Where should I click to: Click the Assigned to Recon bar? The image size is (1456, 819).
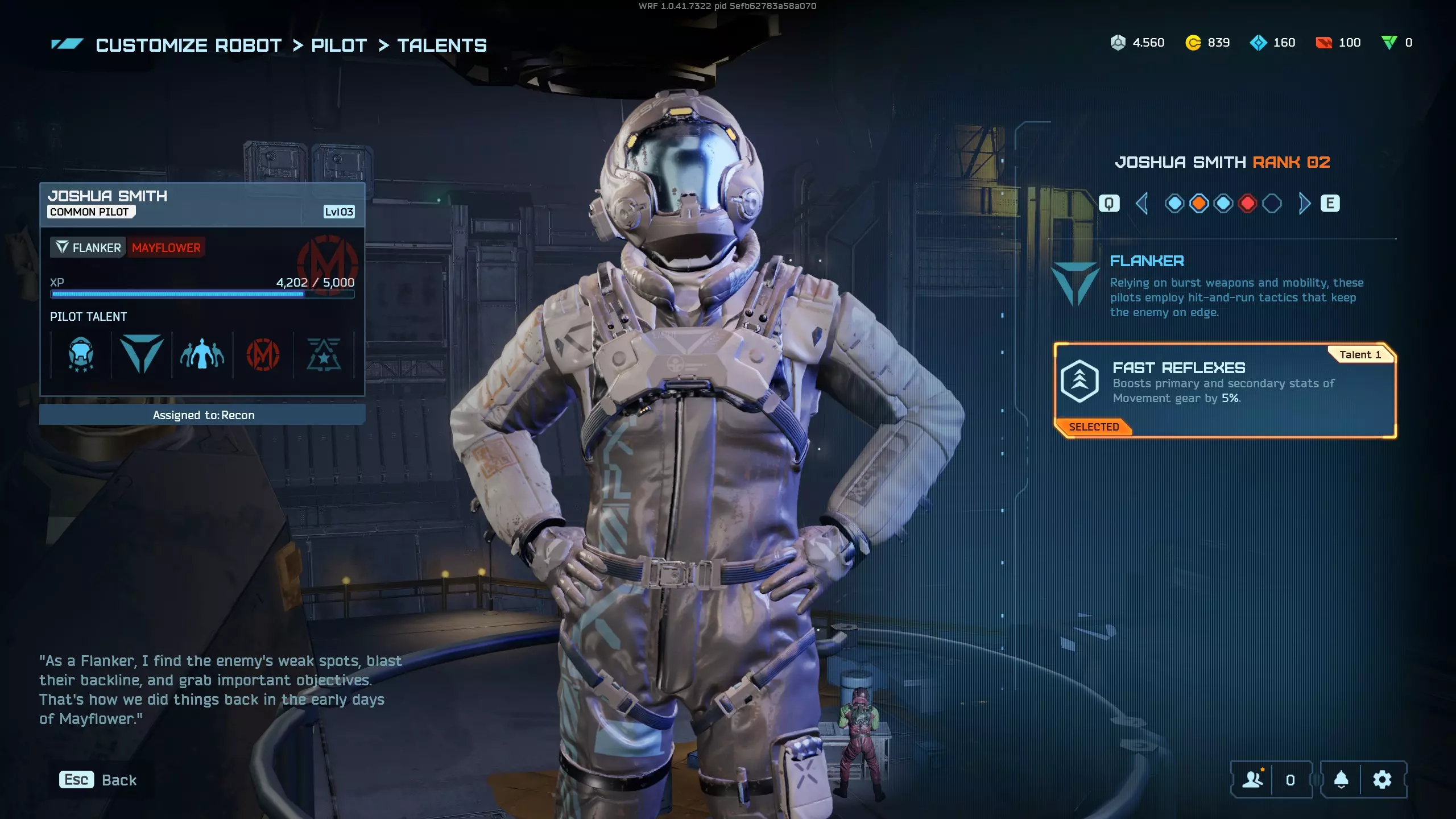coord(202,415)
